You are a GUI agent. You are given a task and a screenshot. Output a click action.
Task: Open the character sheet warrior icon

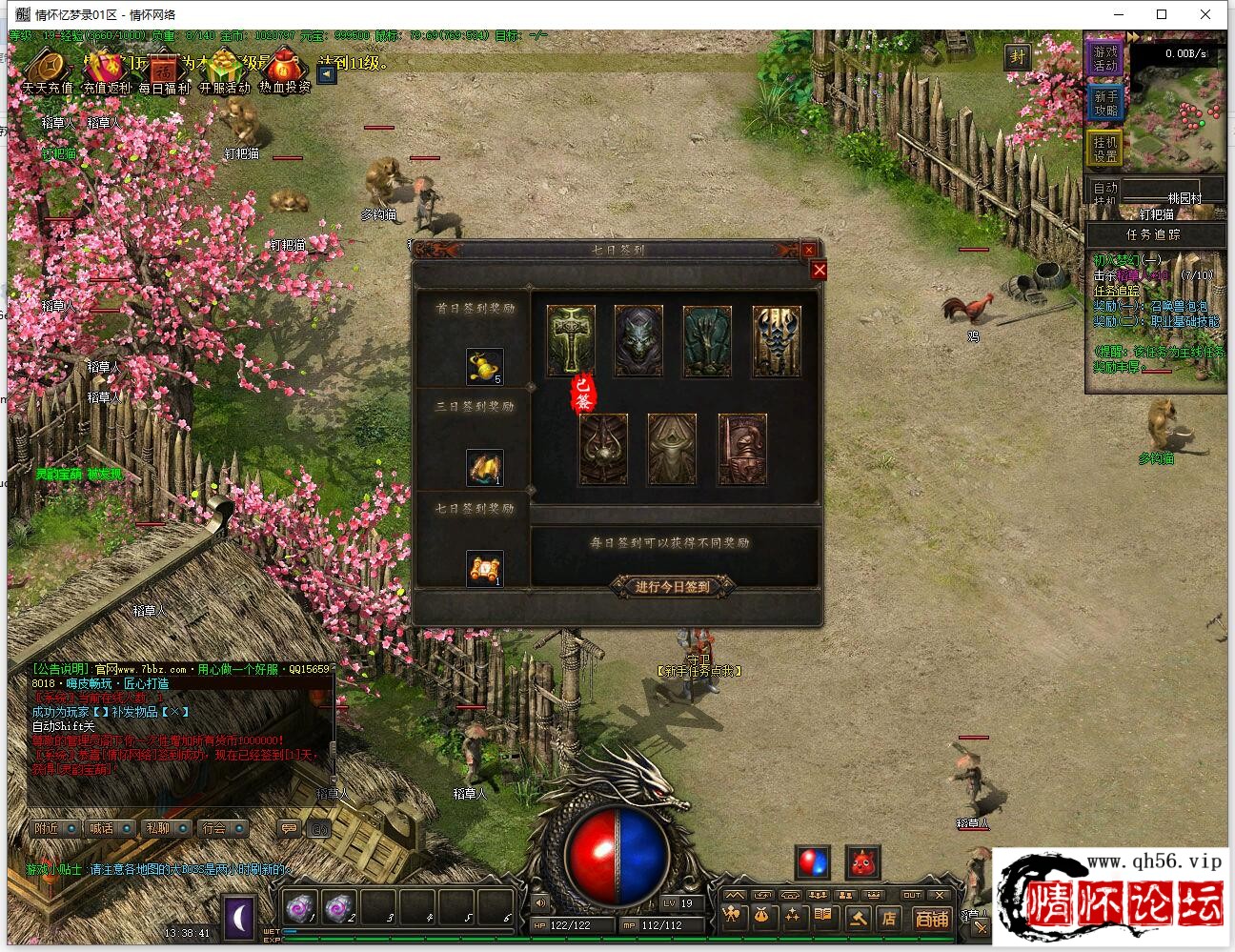(731, 918)
